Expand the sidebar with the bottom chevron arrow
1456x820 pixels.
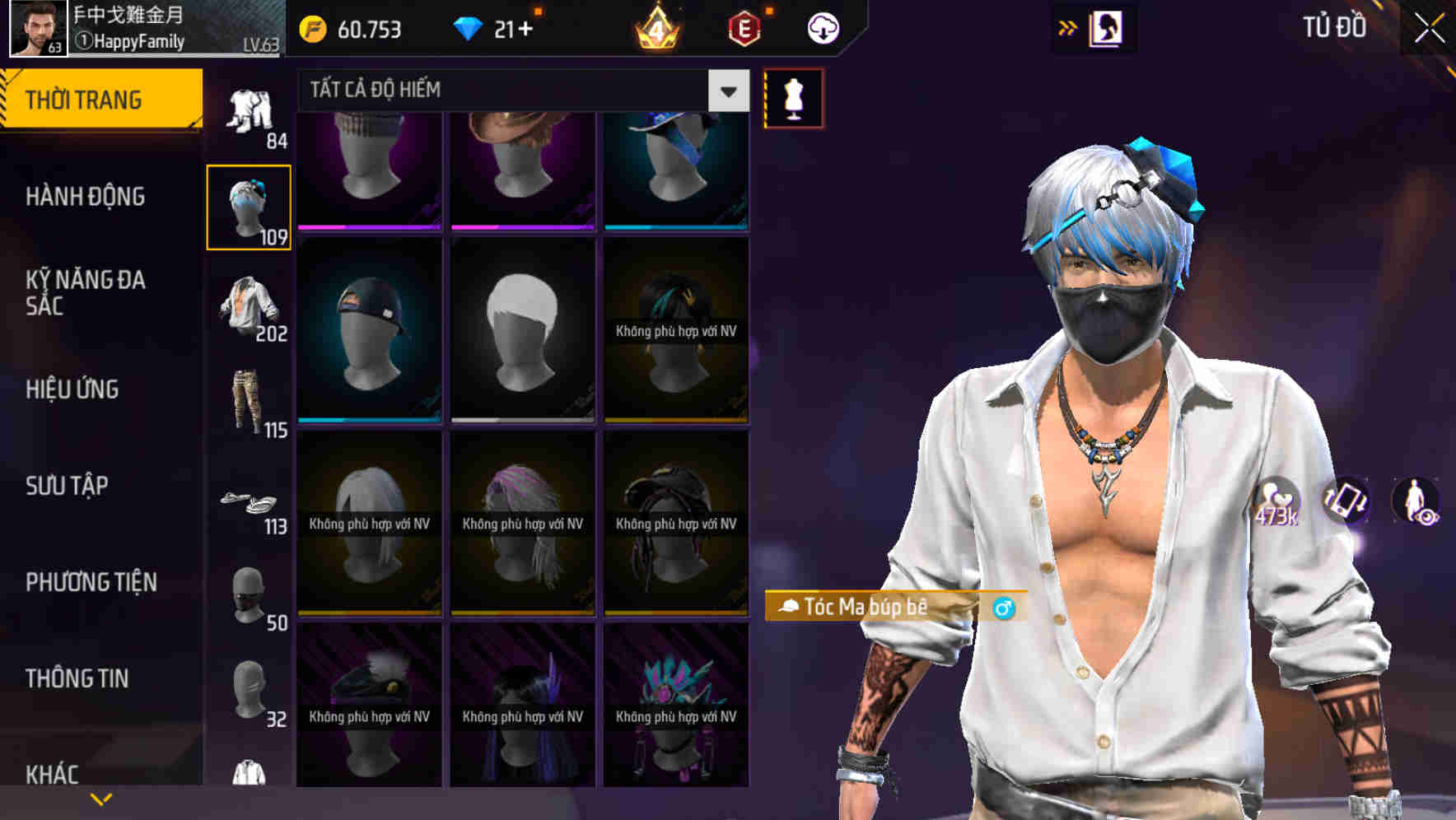pyautogui.click(x=100, y=797)
